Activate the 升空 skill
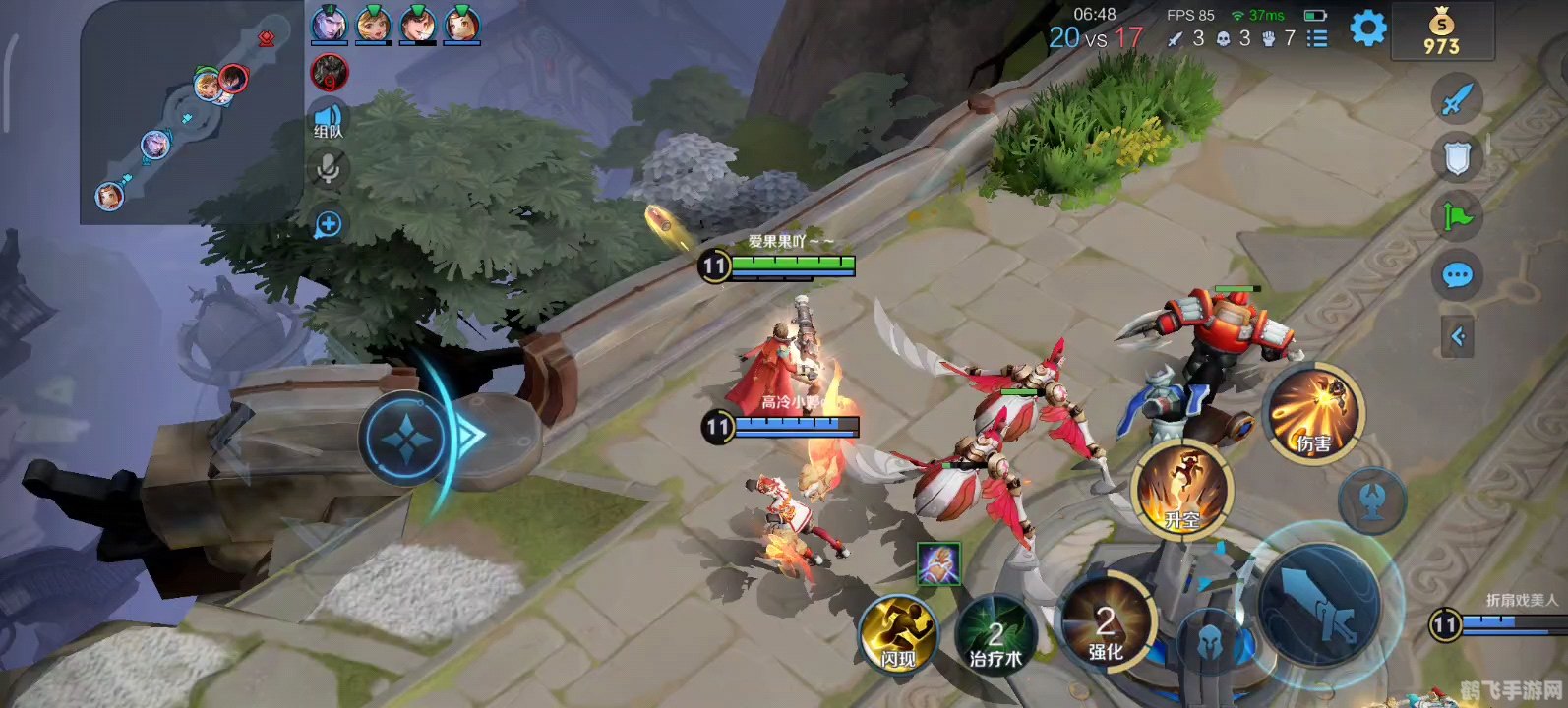 [x=1181, y=490]
